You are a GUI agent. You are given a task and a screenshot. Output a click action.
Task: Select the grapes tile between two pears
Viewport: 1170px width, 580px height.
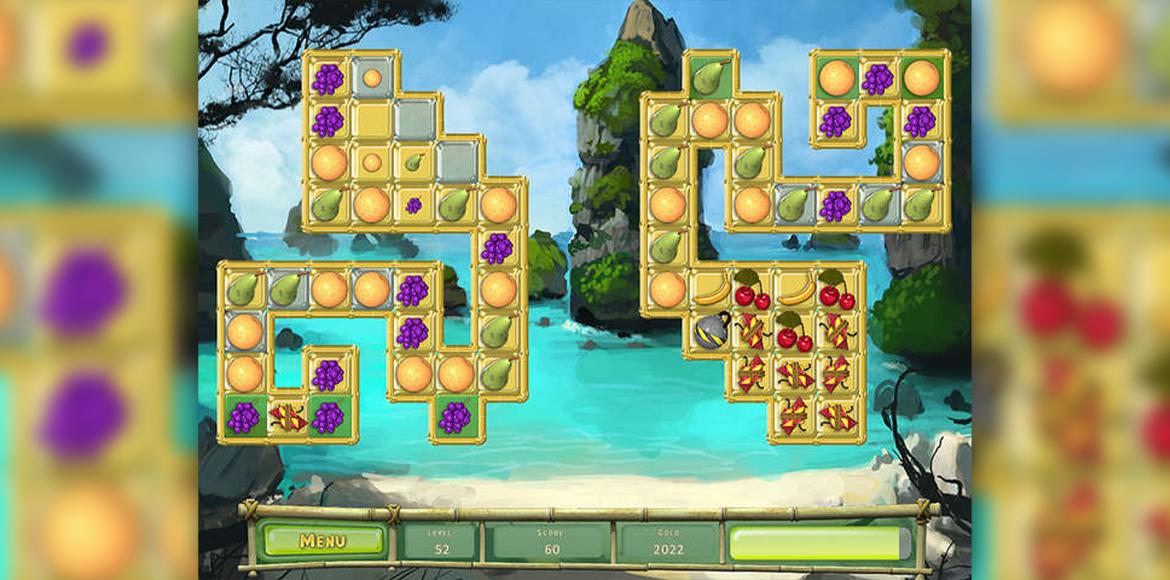tap(835, 205)
